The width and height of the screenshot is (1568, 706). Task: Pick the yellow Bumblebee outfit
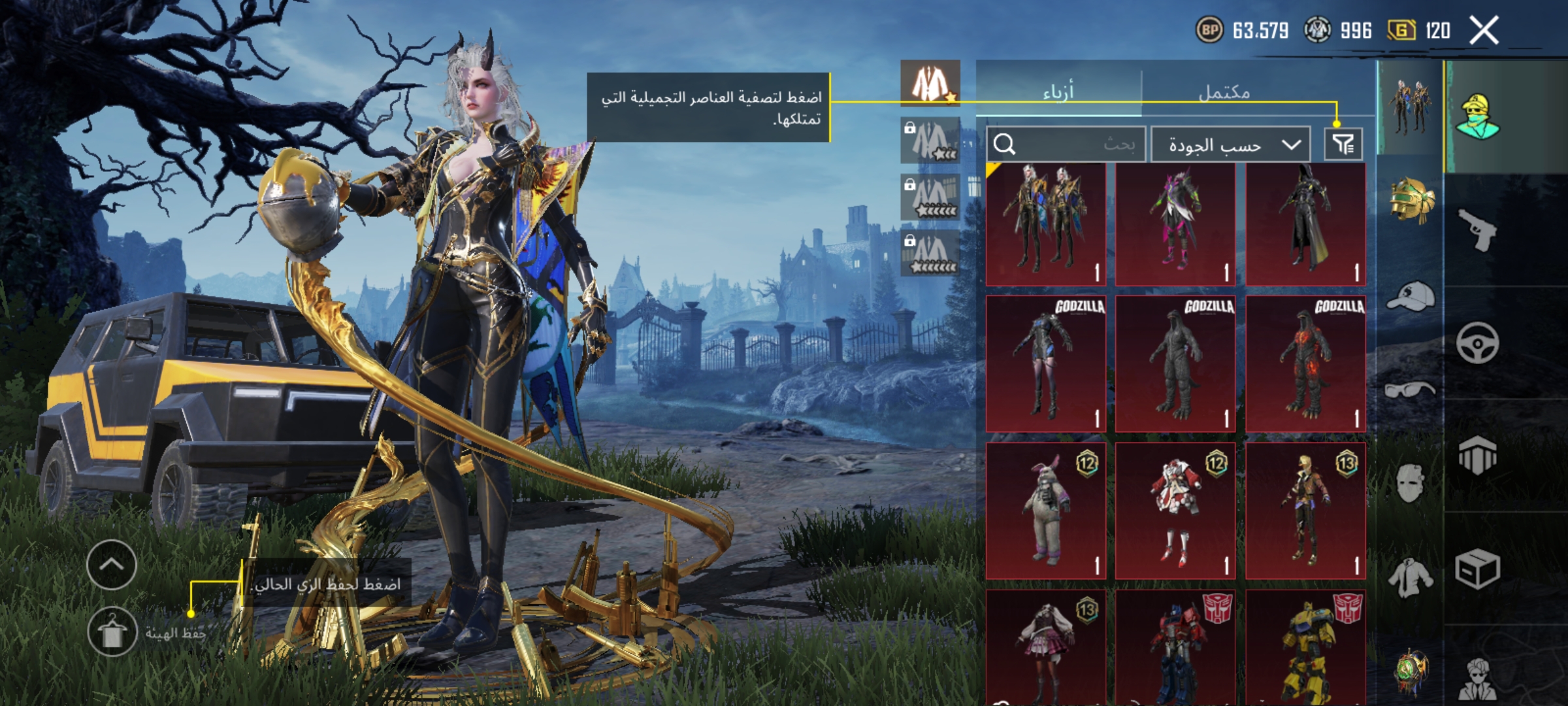coord(1305,647)
